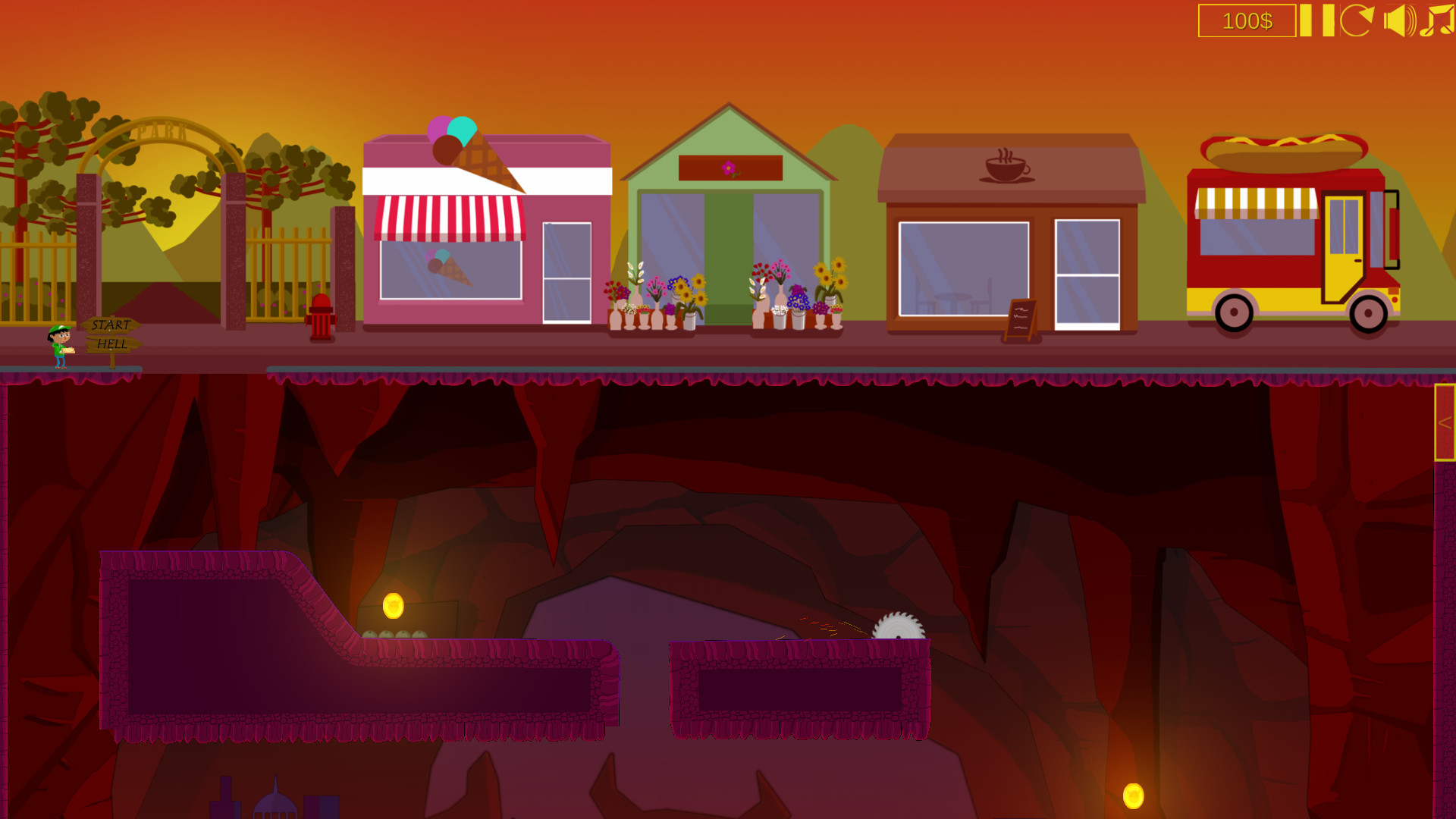1456x819 pixels.
Task: Click the giant hot dog atop the food truck
Action: [x=1282, y=152]
